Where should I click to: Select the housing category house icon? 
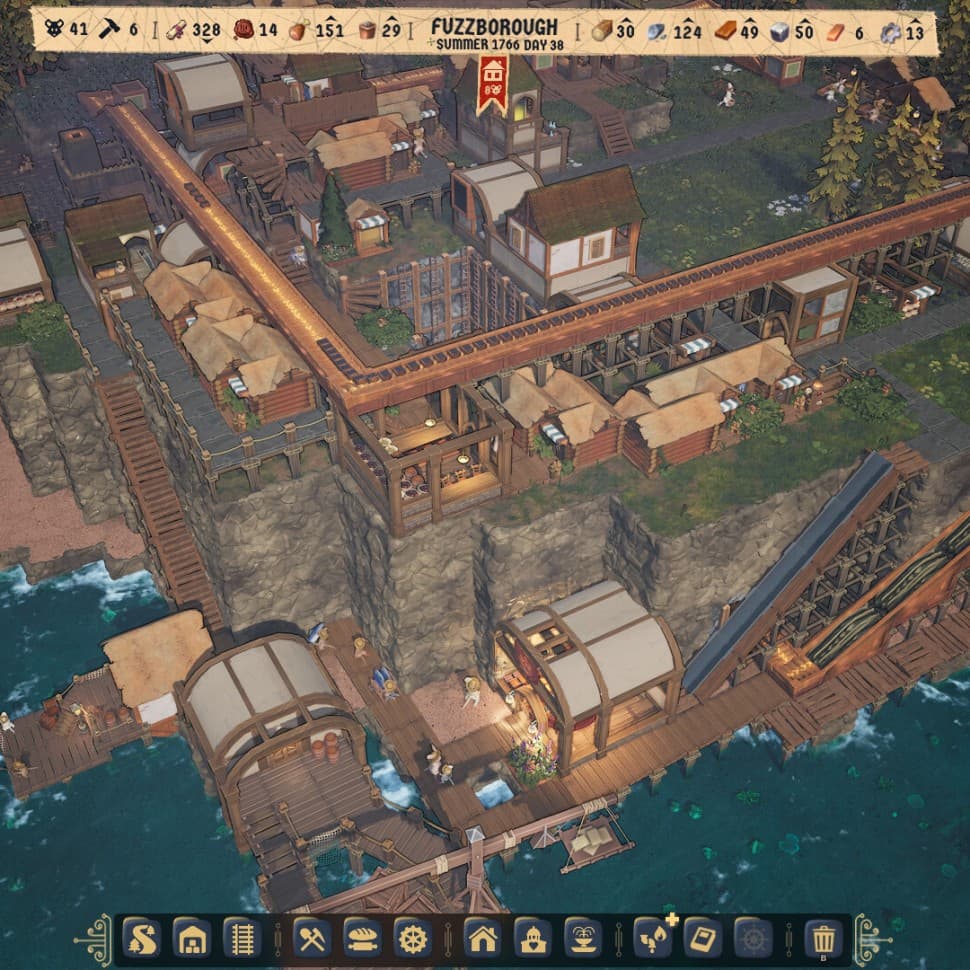point(482,939)
